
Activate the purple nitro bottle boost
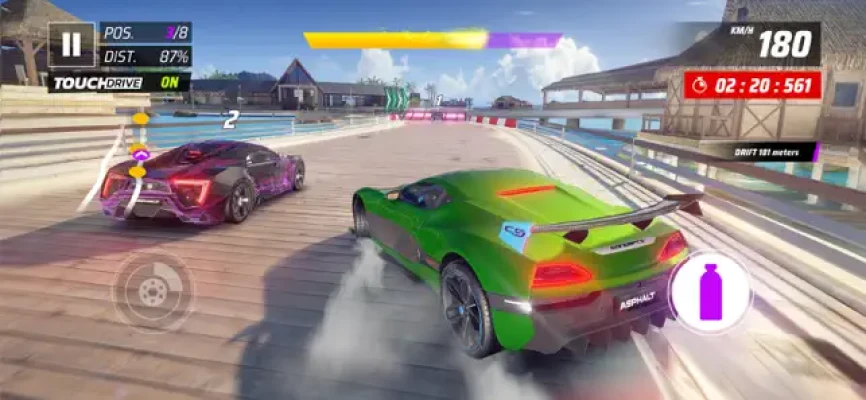710,292
